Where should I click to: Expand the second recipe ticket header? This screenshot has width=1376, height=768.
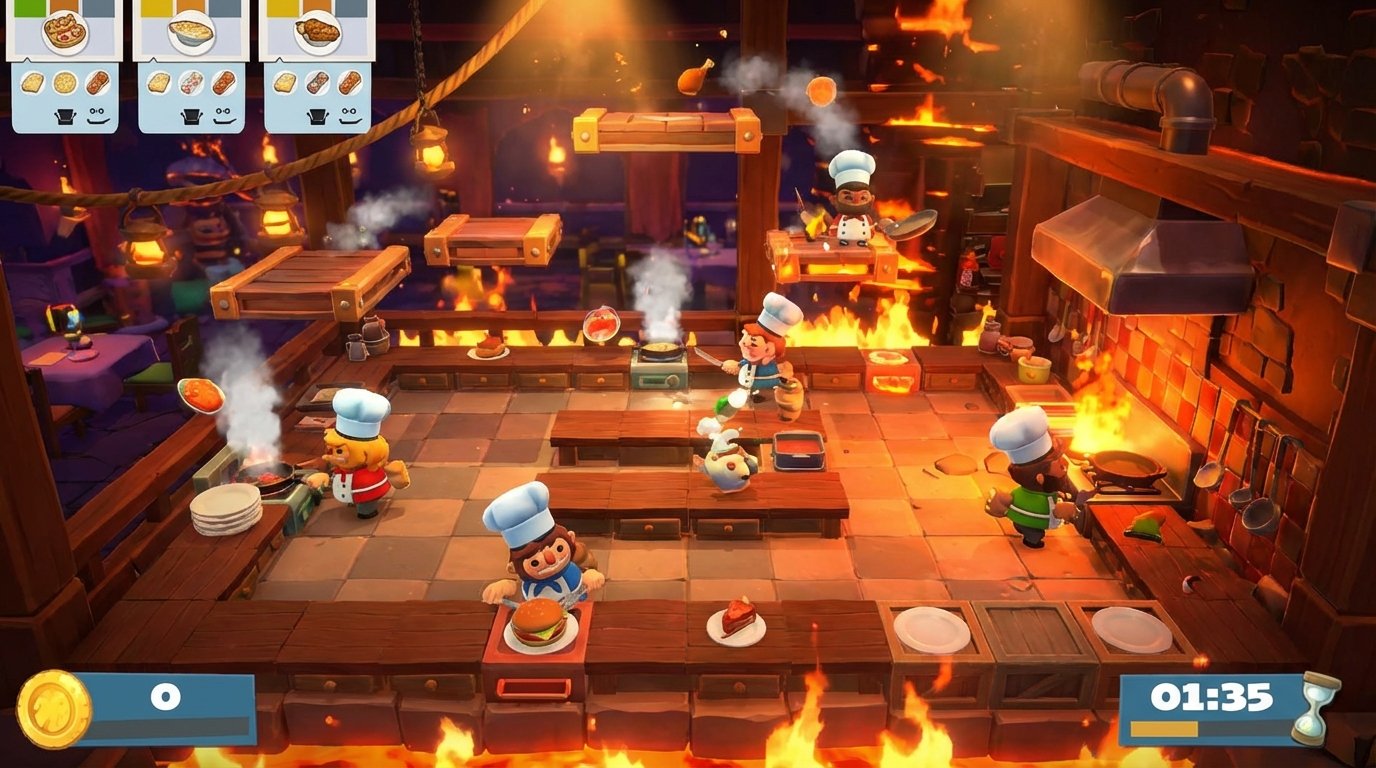click(x=190, y=8)
